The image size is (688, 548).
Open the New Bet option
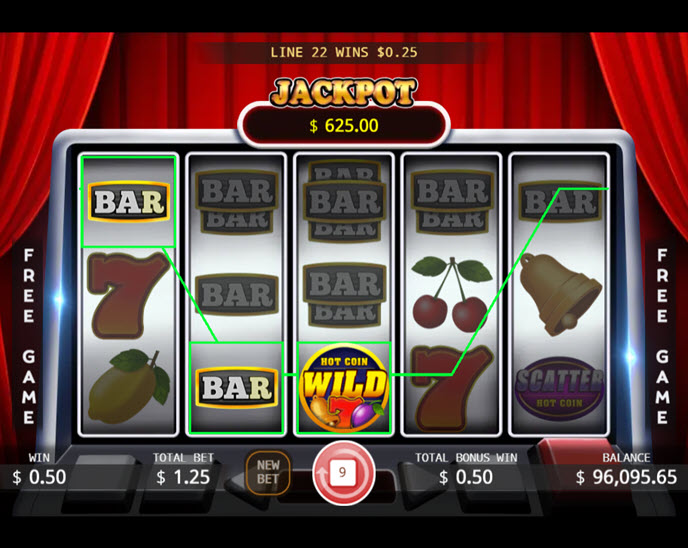tap(268, 472)
